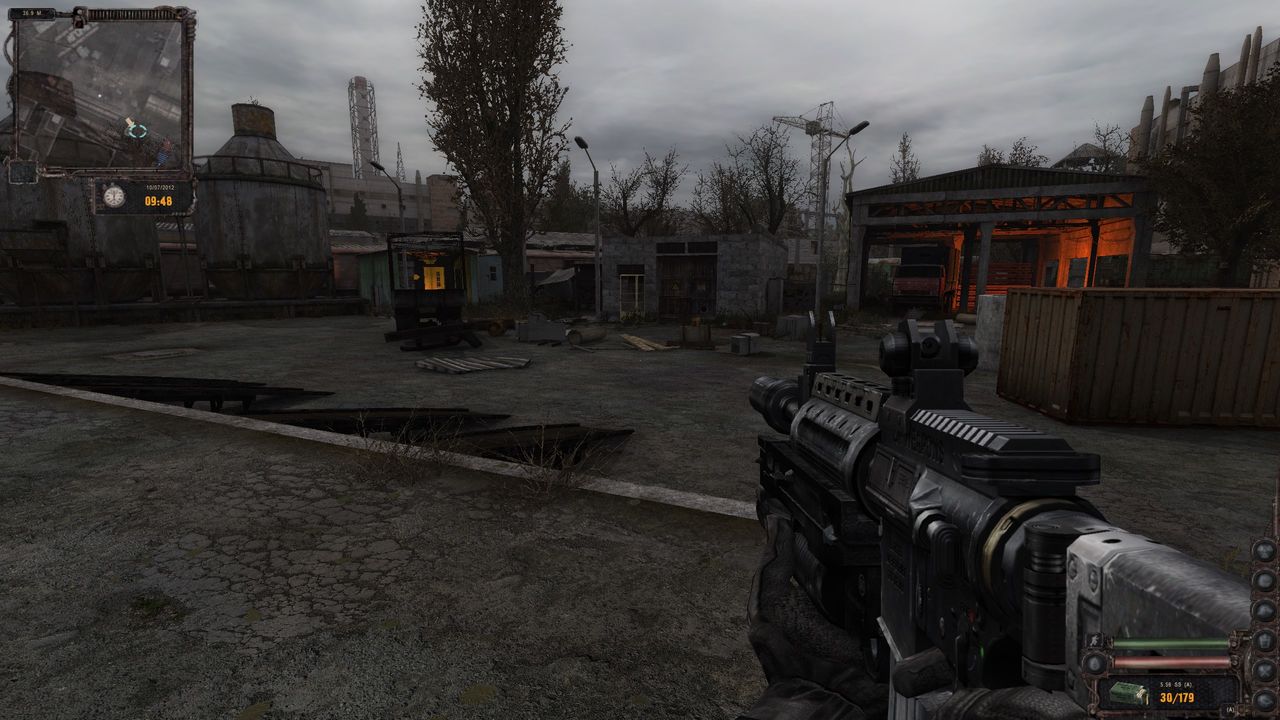Select the player position marker on minimap

tap(136, 129)
